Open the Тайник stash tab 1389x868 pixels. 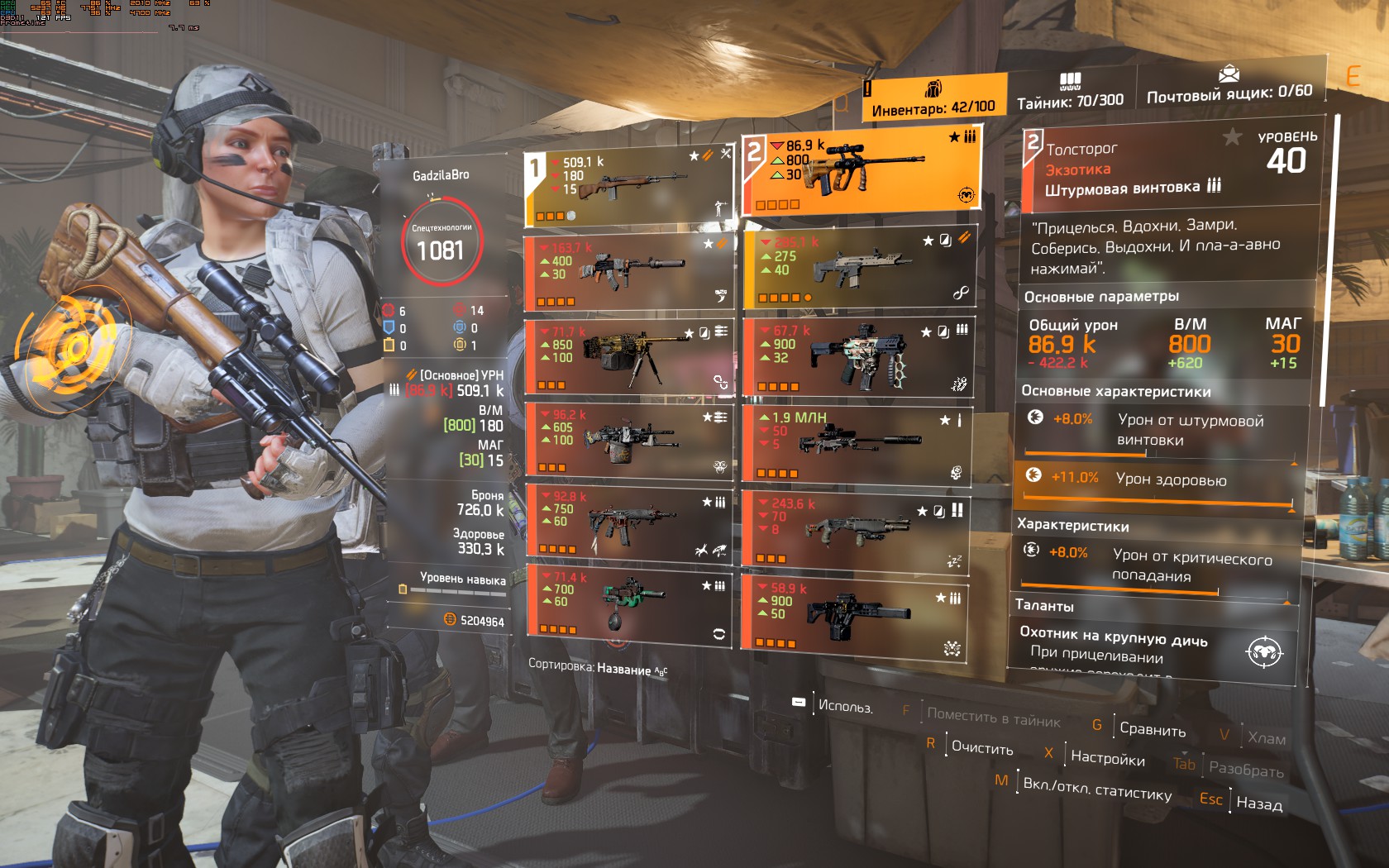tap(1070, 92)
